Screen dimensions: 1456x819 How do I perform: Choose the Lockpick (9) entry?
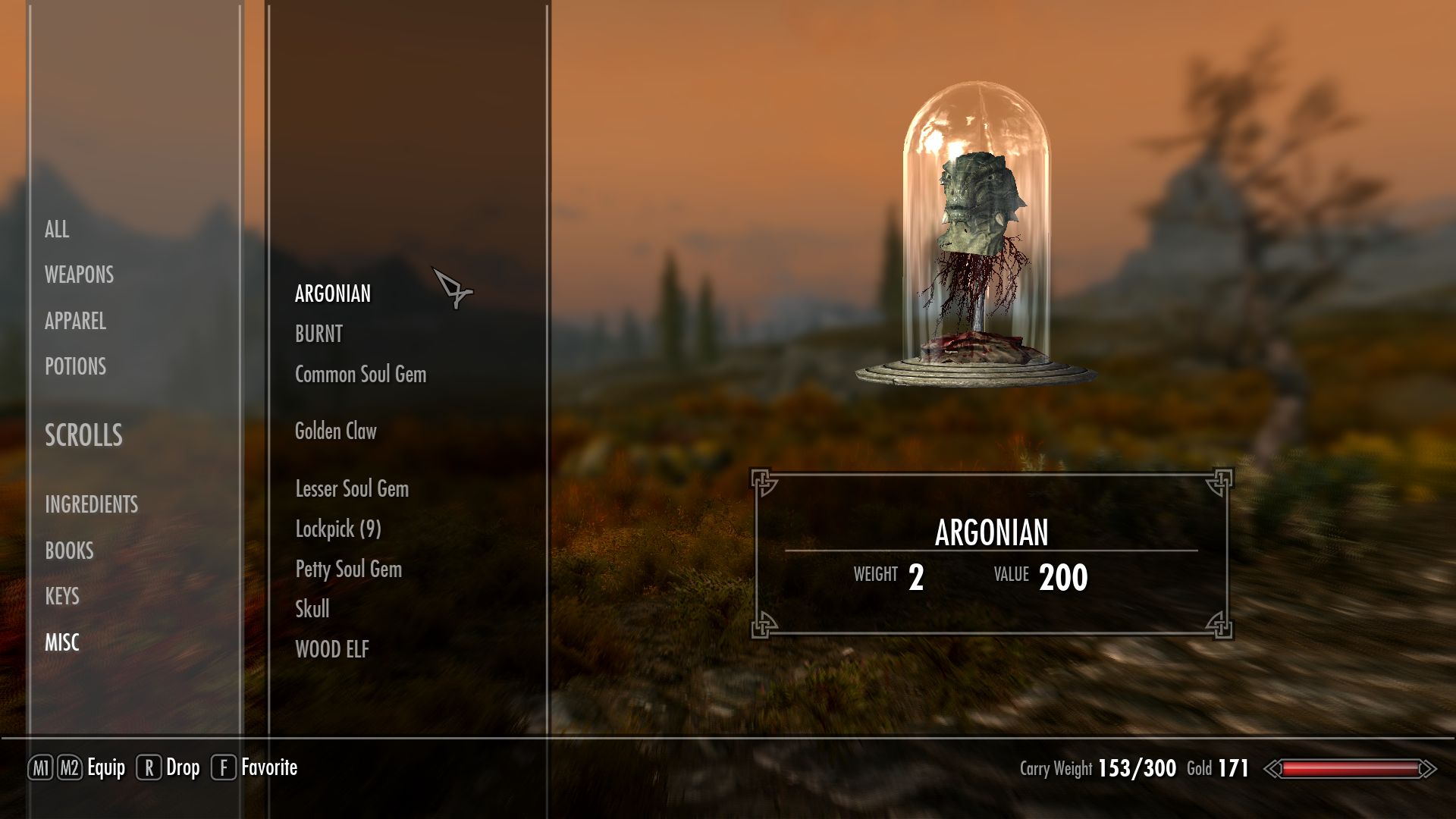click(338, 529)
